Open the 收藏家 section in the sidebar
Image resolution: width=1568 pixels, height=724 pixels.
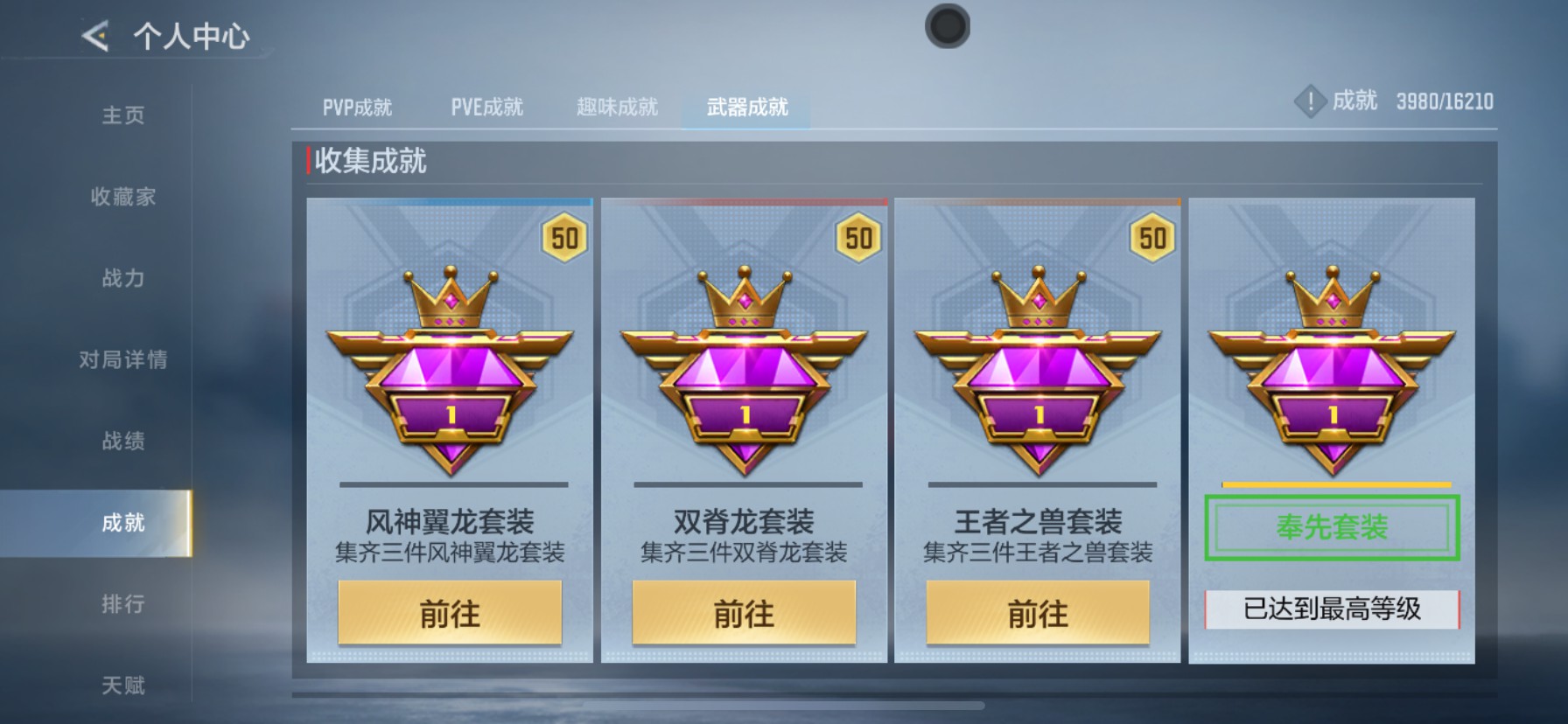click(x=122, y=198)
